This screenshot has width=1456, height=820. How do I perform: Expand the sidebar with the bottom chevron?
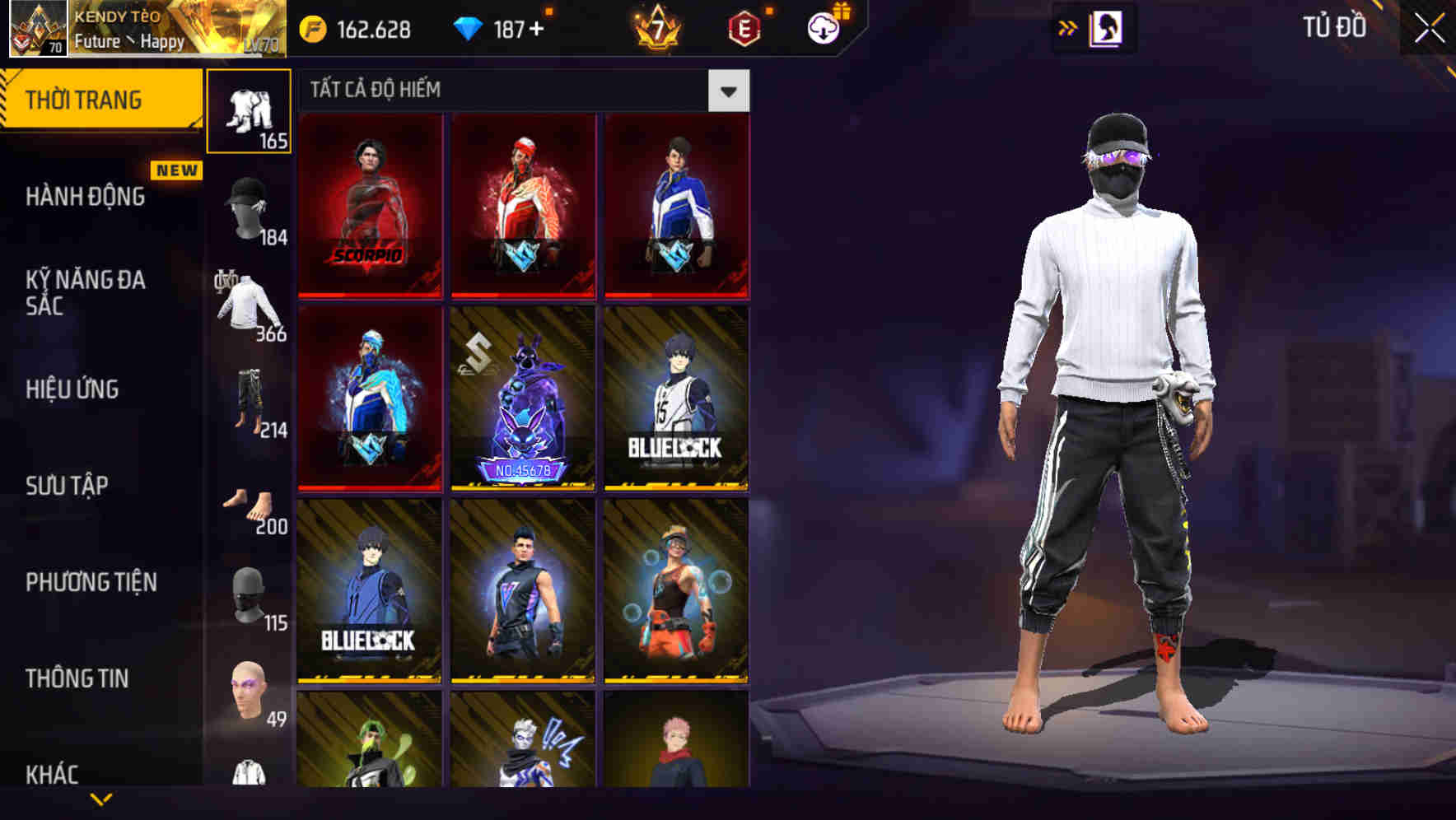tap(100, 800)
